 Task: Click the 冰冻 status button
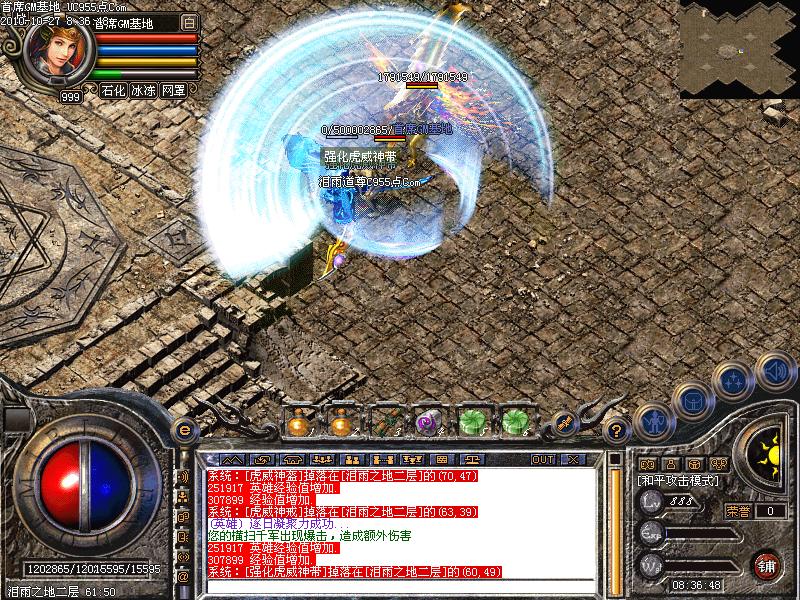click(x=143, y=91)
